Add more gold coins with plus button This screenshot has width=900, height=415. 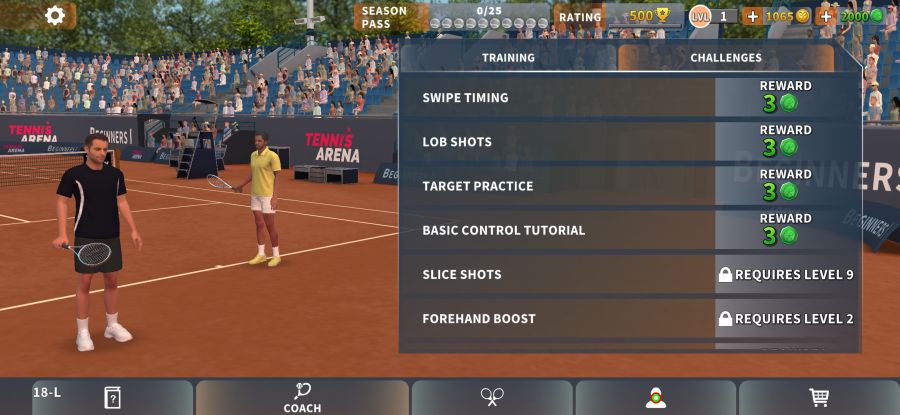click(x=752, y=16)
